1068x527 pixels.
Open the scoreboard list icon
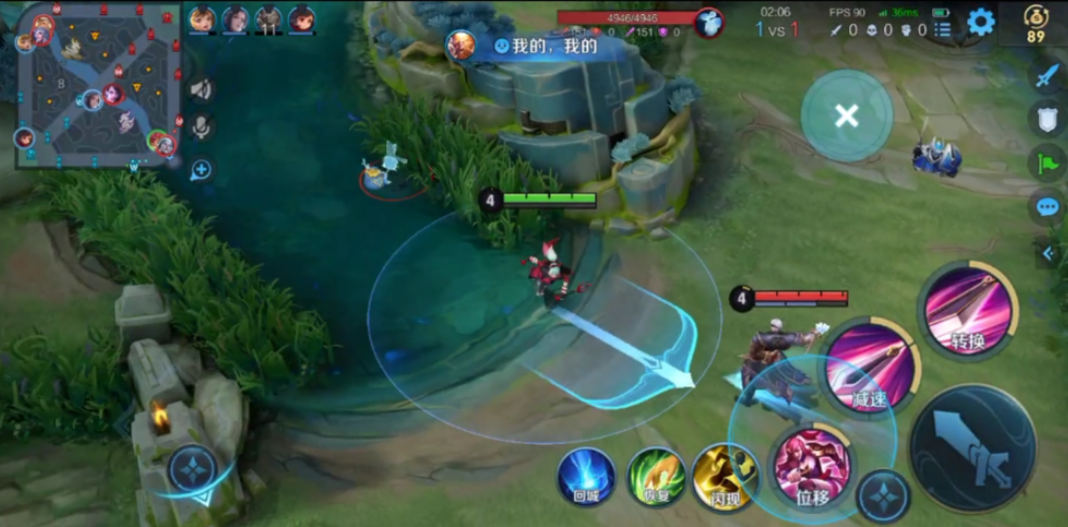coord(942,30)
